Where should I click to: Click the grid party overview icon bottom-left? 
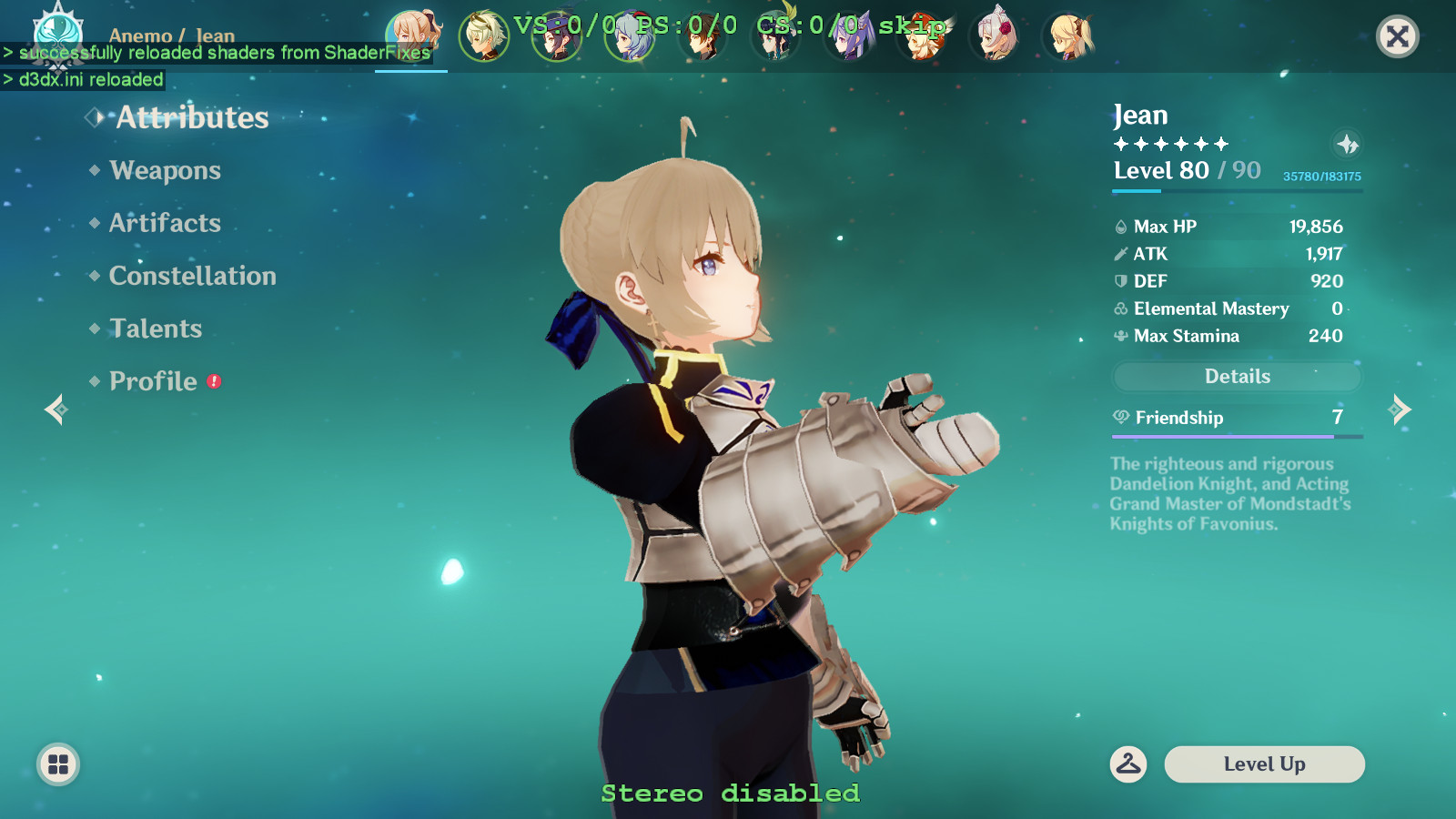57,764
